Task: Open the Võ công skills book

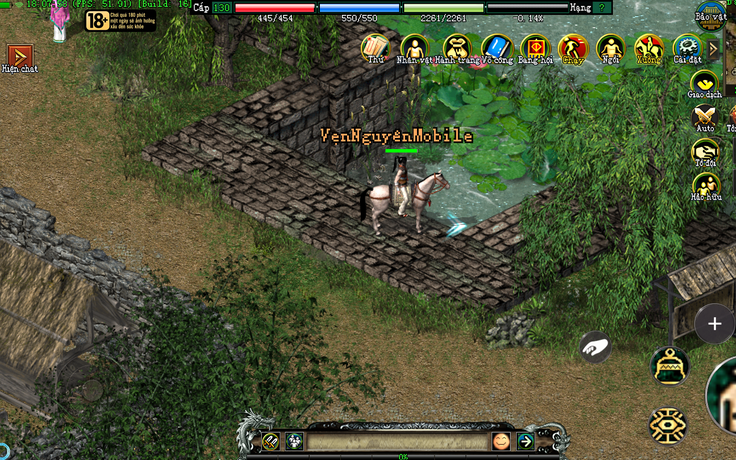Action: point(496,47)
